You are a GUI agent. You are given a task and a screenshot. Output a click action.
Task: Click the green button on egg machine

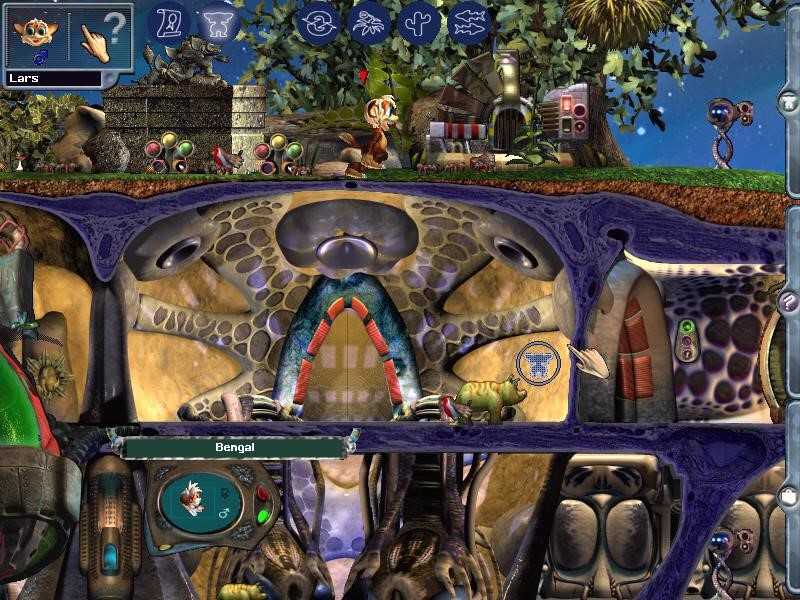(263, 517)
